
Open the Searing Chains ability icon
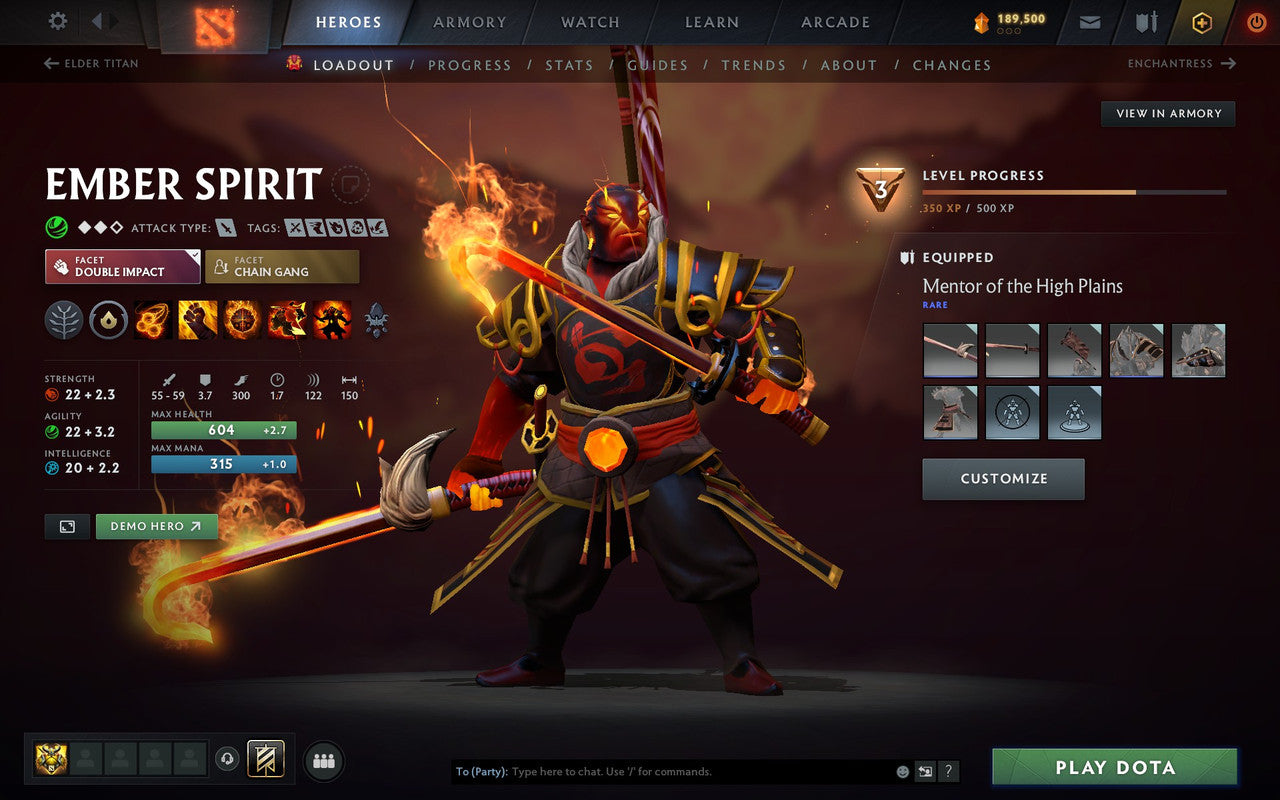152,320
